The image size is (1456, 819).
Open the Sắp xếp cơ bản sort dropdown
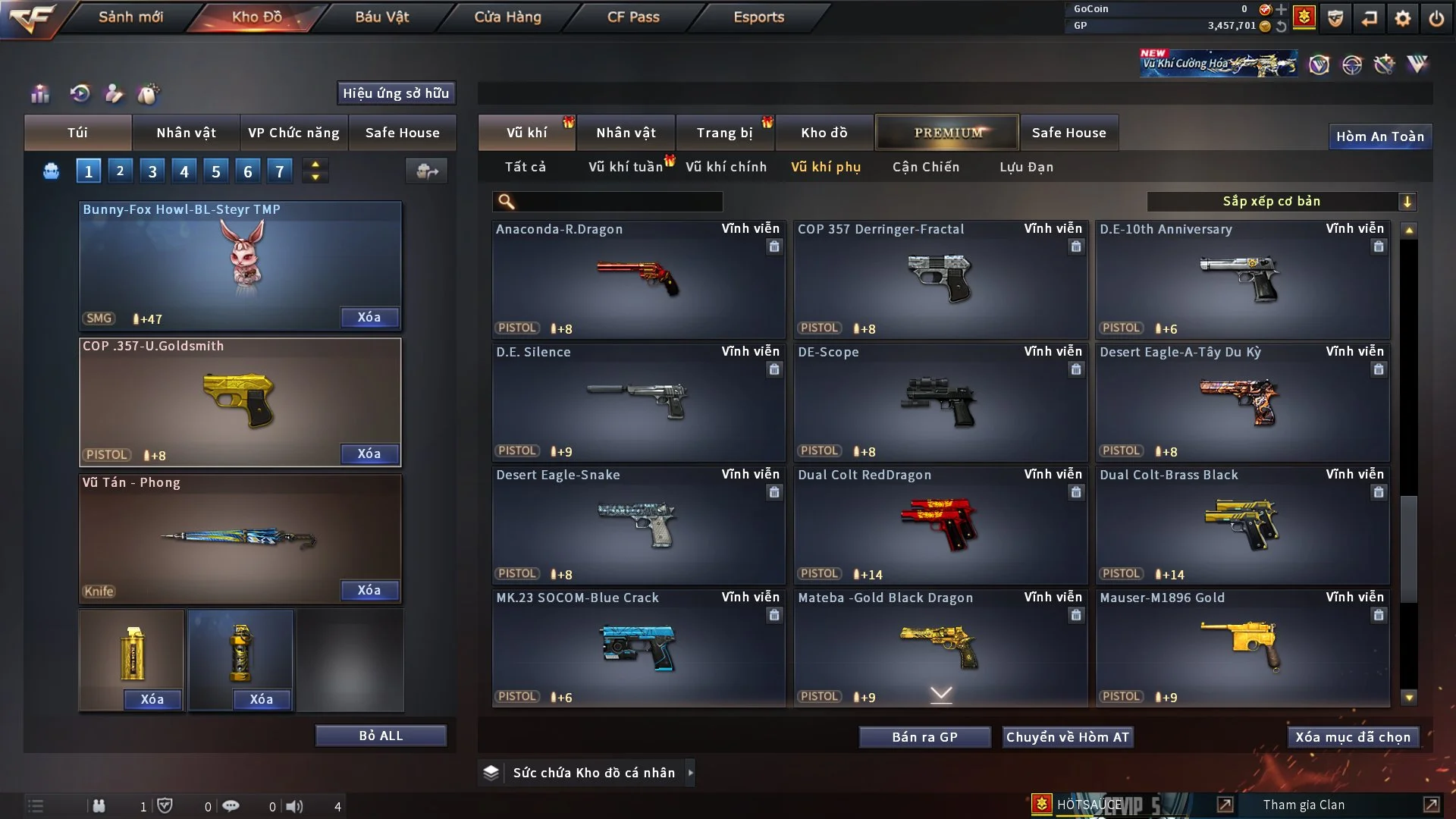pyautogui.click(x=1281, y=201)
